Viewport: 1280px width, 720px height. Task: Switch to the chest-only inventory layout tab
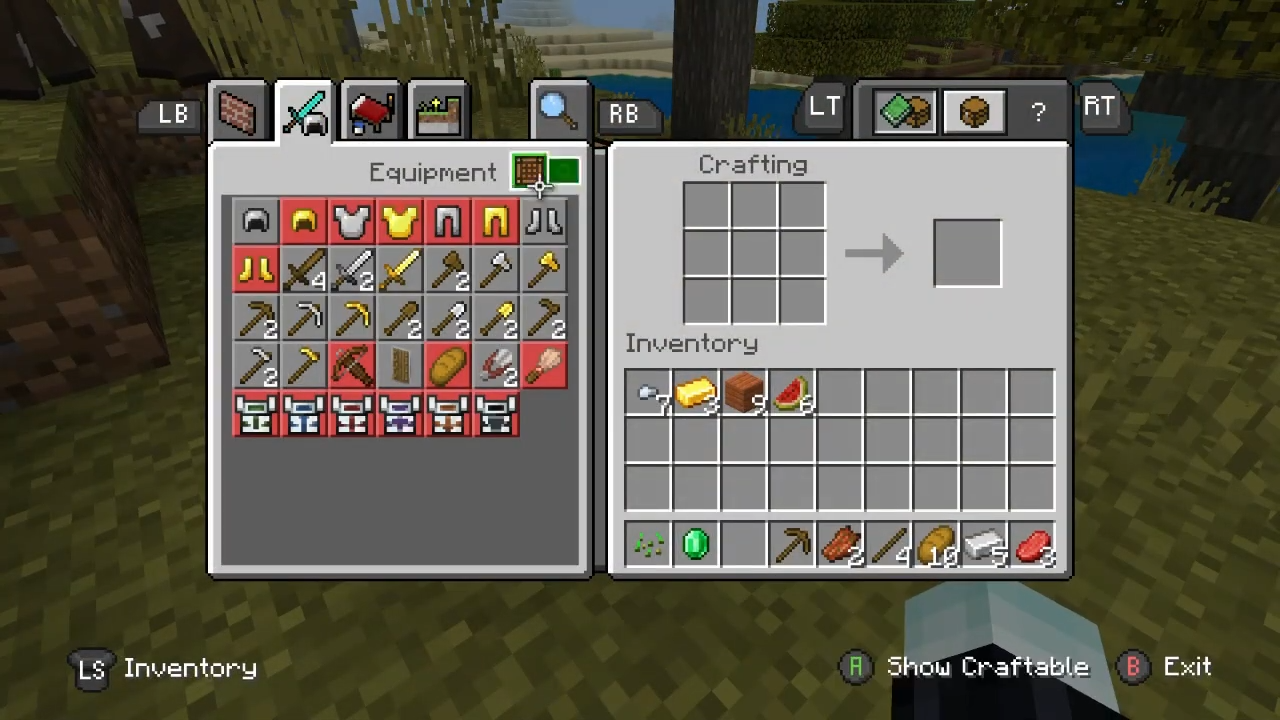point(974,111)
